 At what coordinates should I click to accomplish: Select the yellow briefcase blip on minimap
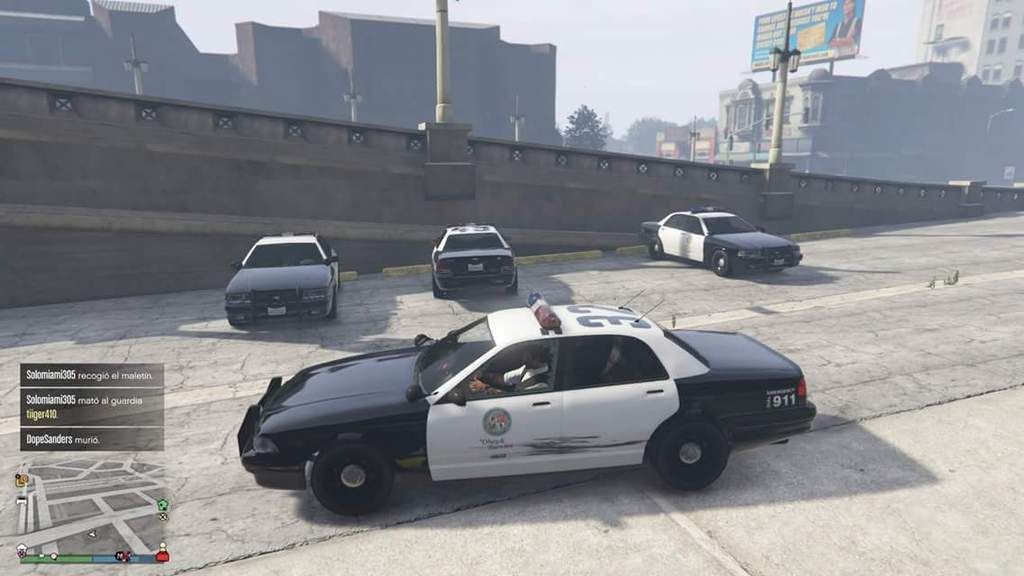(21, 481)
